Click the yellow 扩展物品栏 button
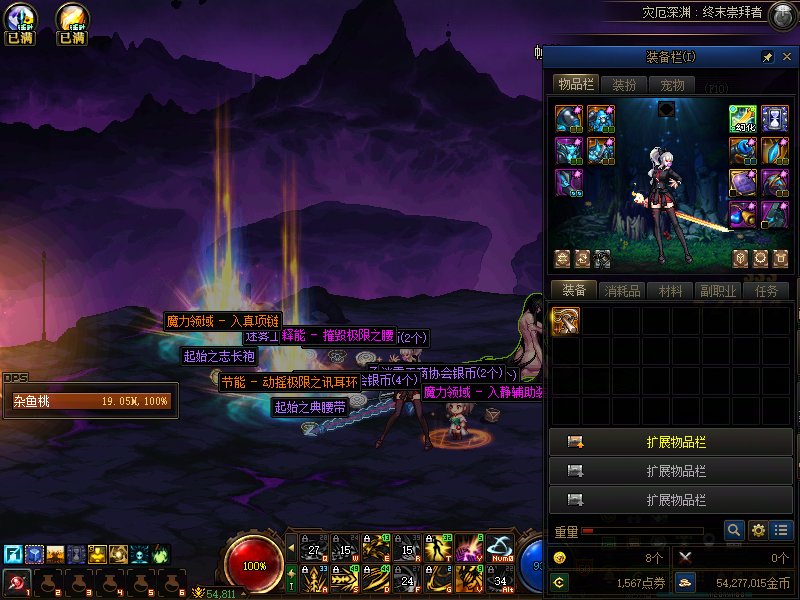 click(671, 442)
